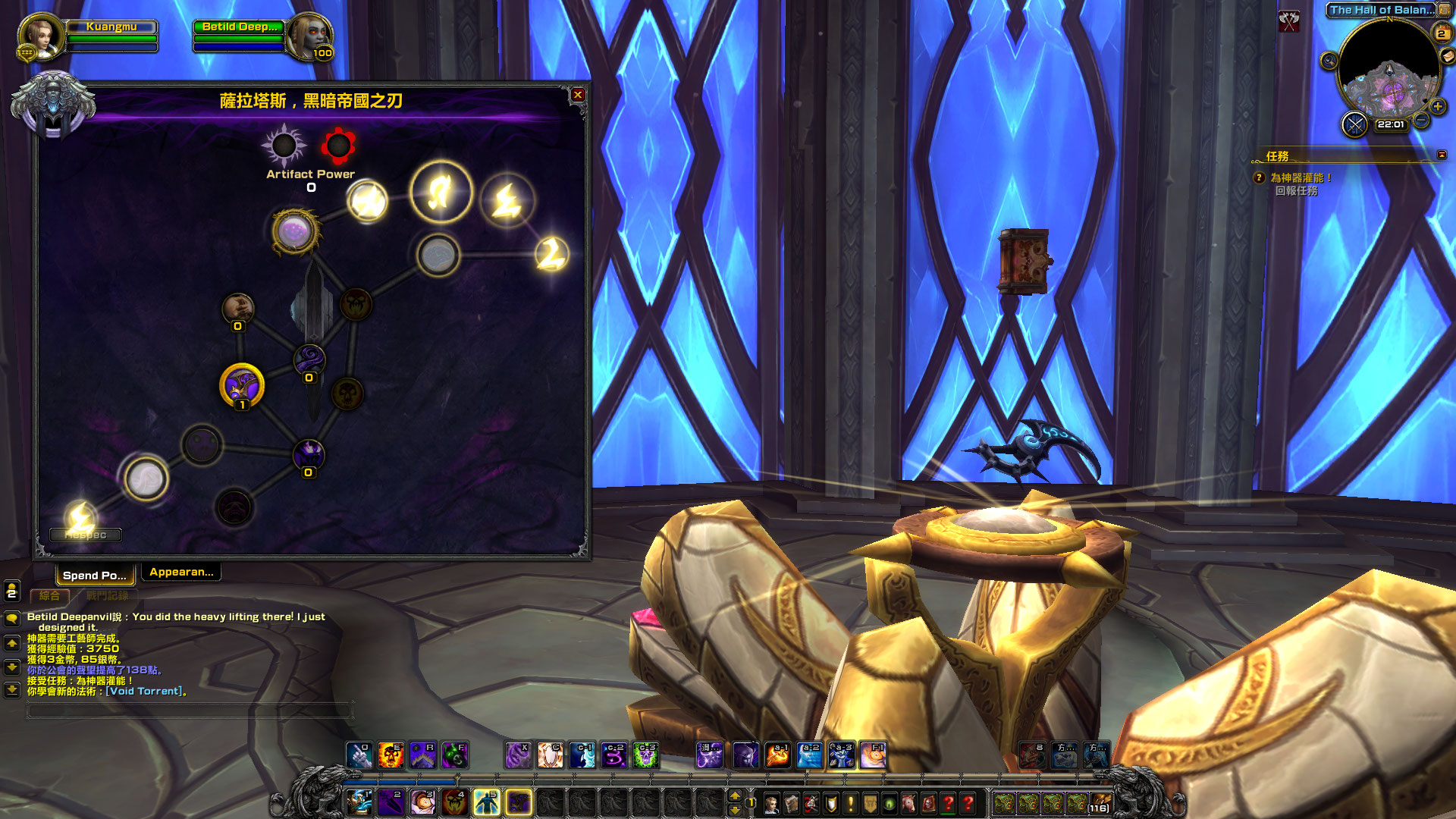The width and height of the screenshot is (1456, 819).
Task: Click the Respec button
Action: pos(85,535)
